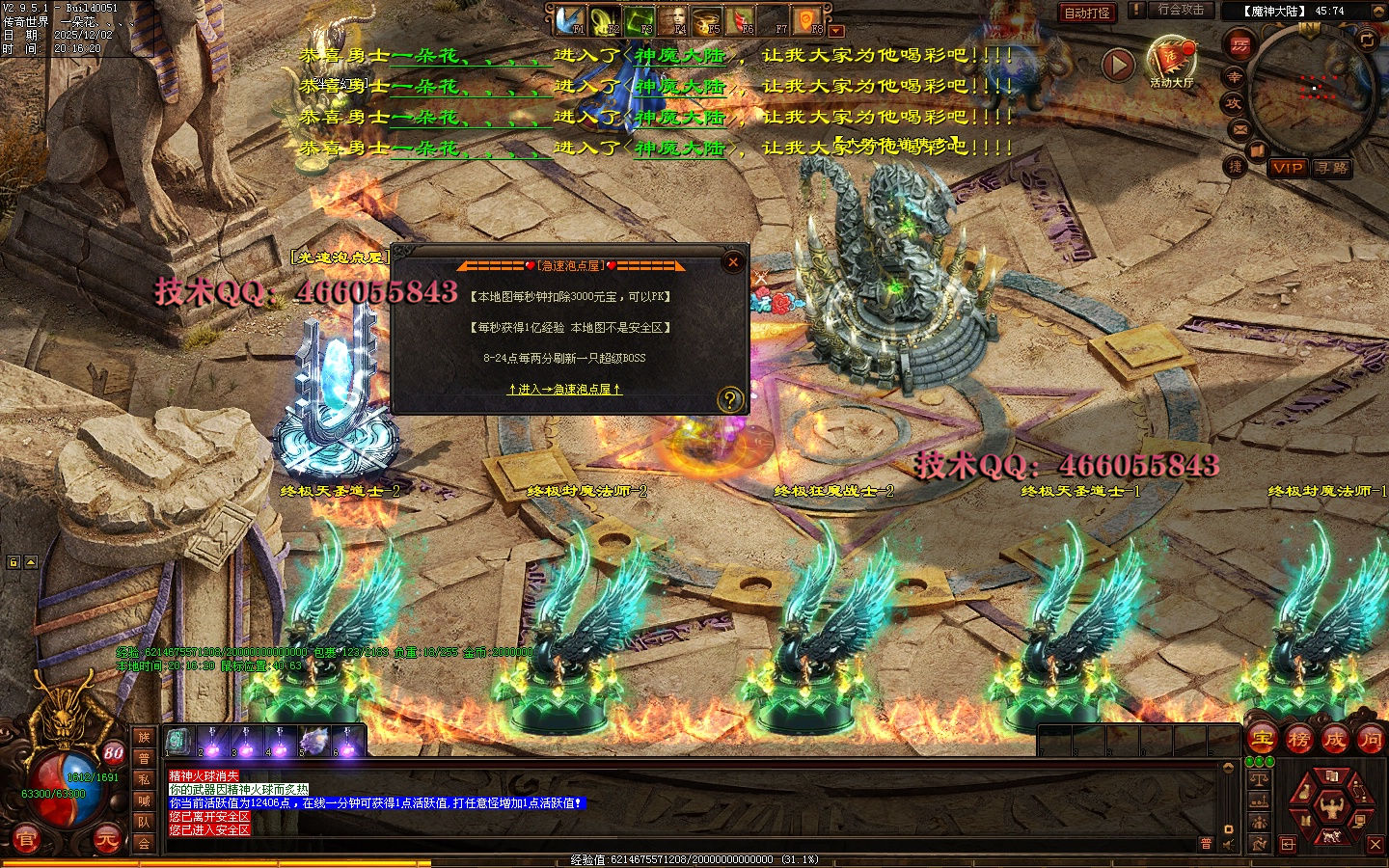Image resolution: width=1389 pixels, height=868 pixels.
Task: Select the 私 private chat channel
Action: click(144, 779)
